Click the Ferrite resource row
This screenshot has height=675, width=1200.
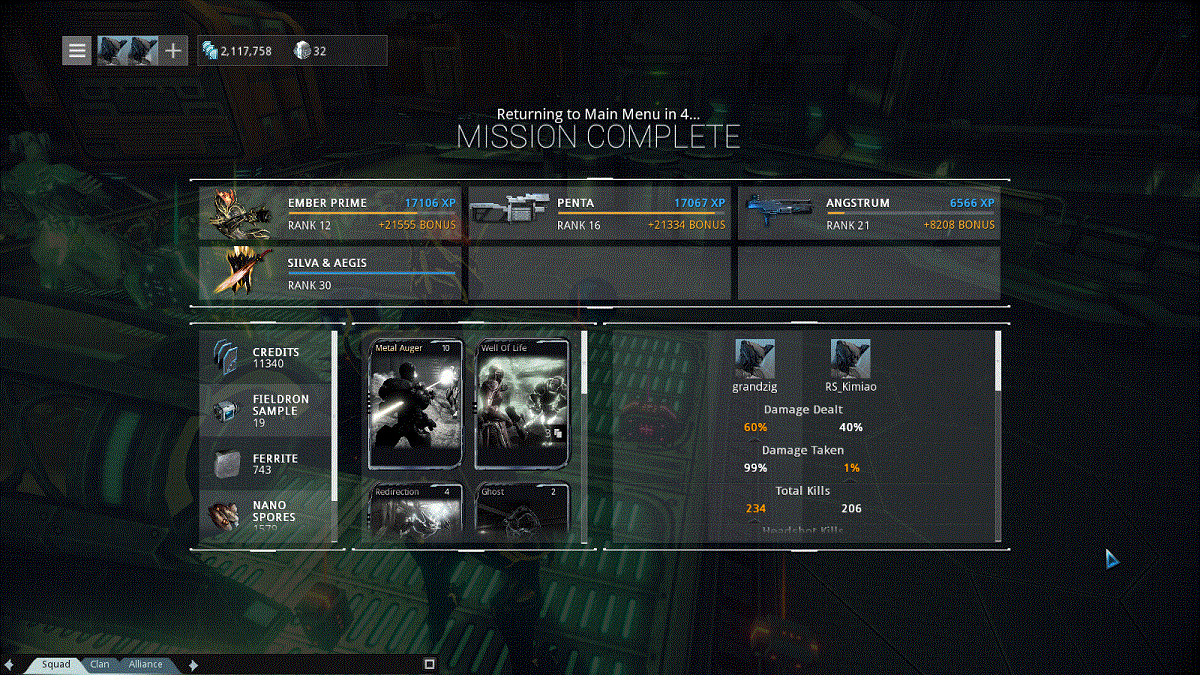(266, 464)
